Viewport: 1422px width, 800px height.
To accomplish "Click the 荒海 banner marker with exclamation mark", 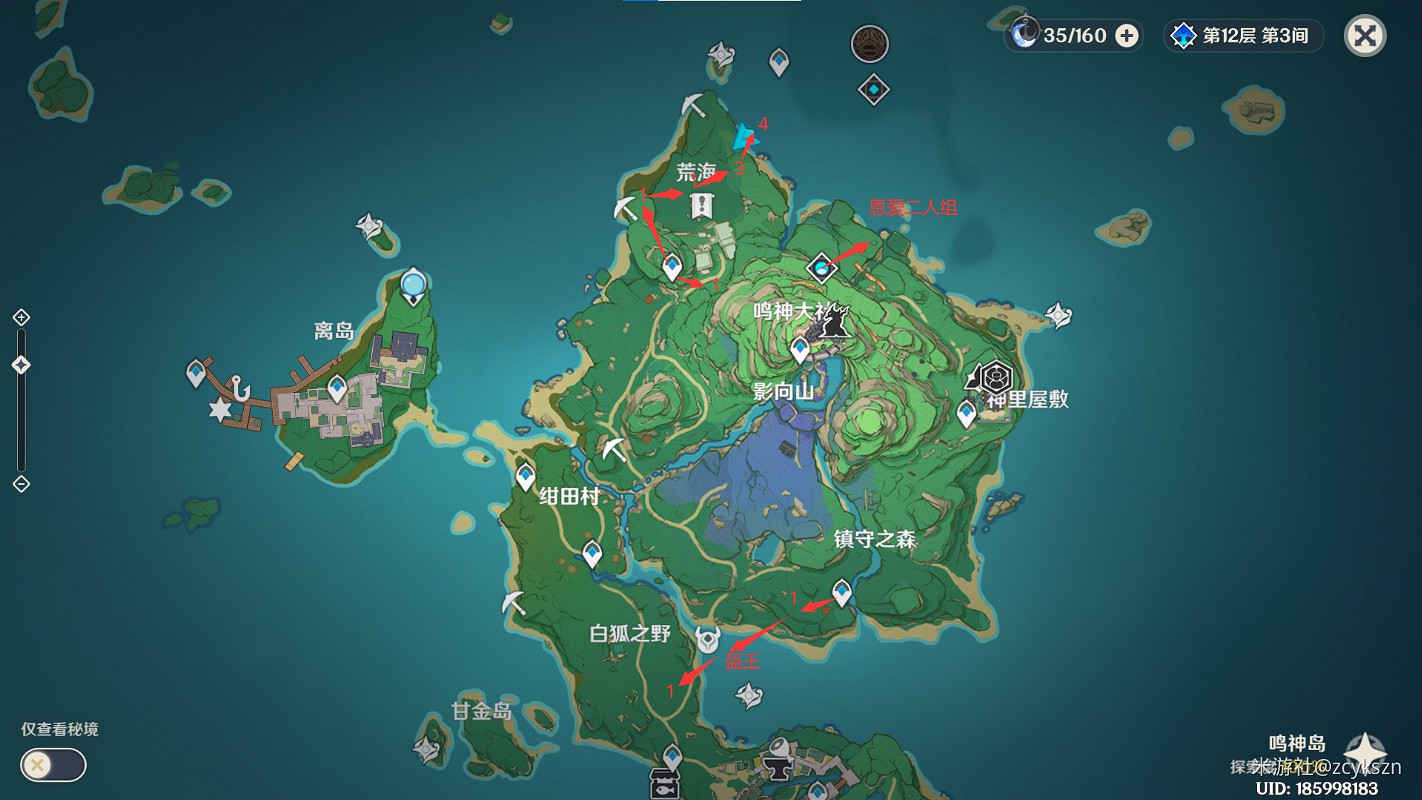I will 702,207.
